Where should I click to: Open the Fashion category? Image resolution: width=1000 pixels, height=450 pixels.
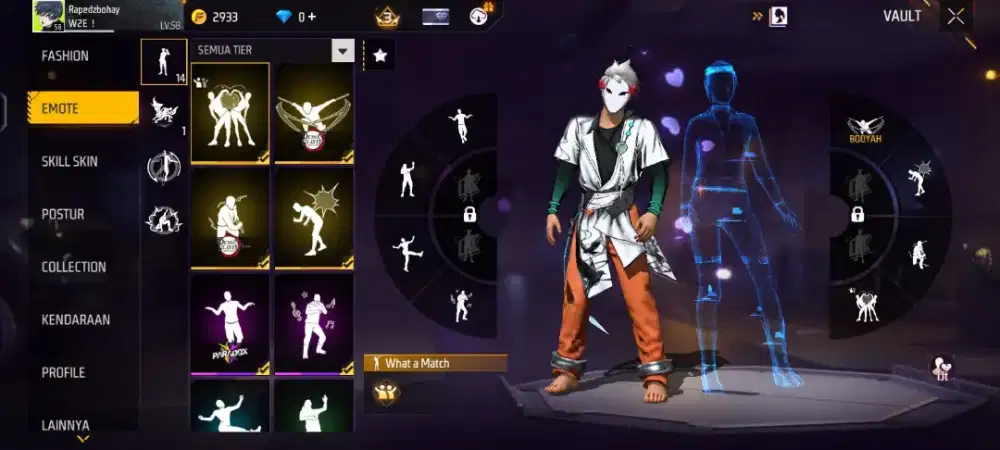(66, 56)
